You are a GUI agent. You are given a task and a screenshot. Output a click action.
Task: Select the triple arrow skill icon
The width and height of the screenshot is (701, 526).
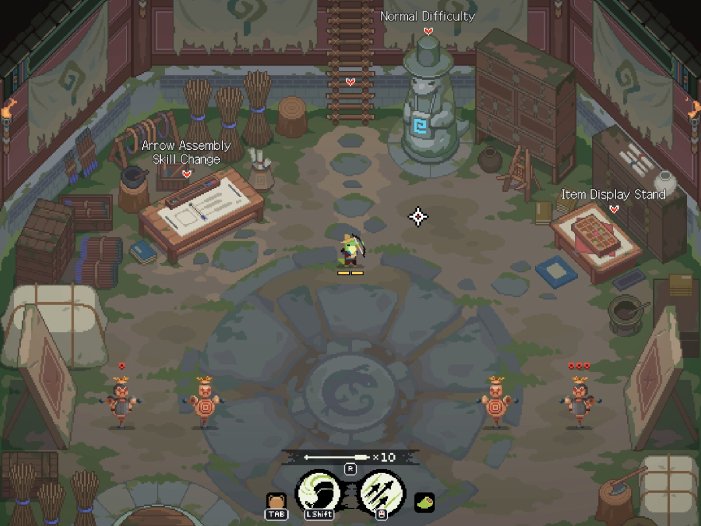point(380,492)
